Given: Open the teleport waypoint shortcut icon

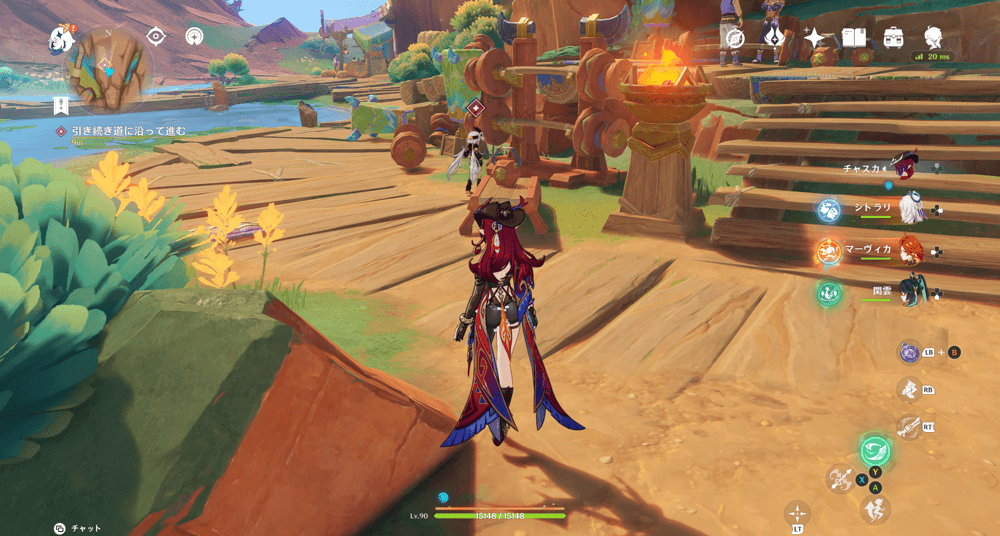Looking at the screenshot, I should click(195, 36).
